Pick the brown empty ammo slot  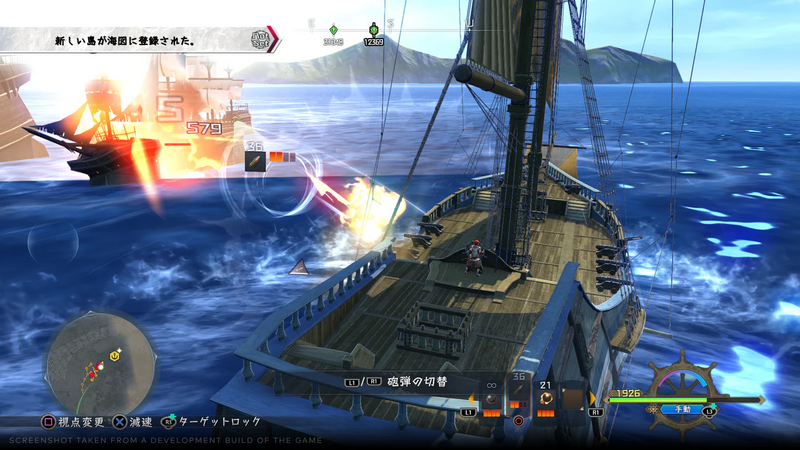click(573, 397)
